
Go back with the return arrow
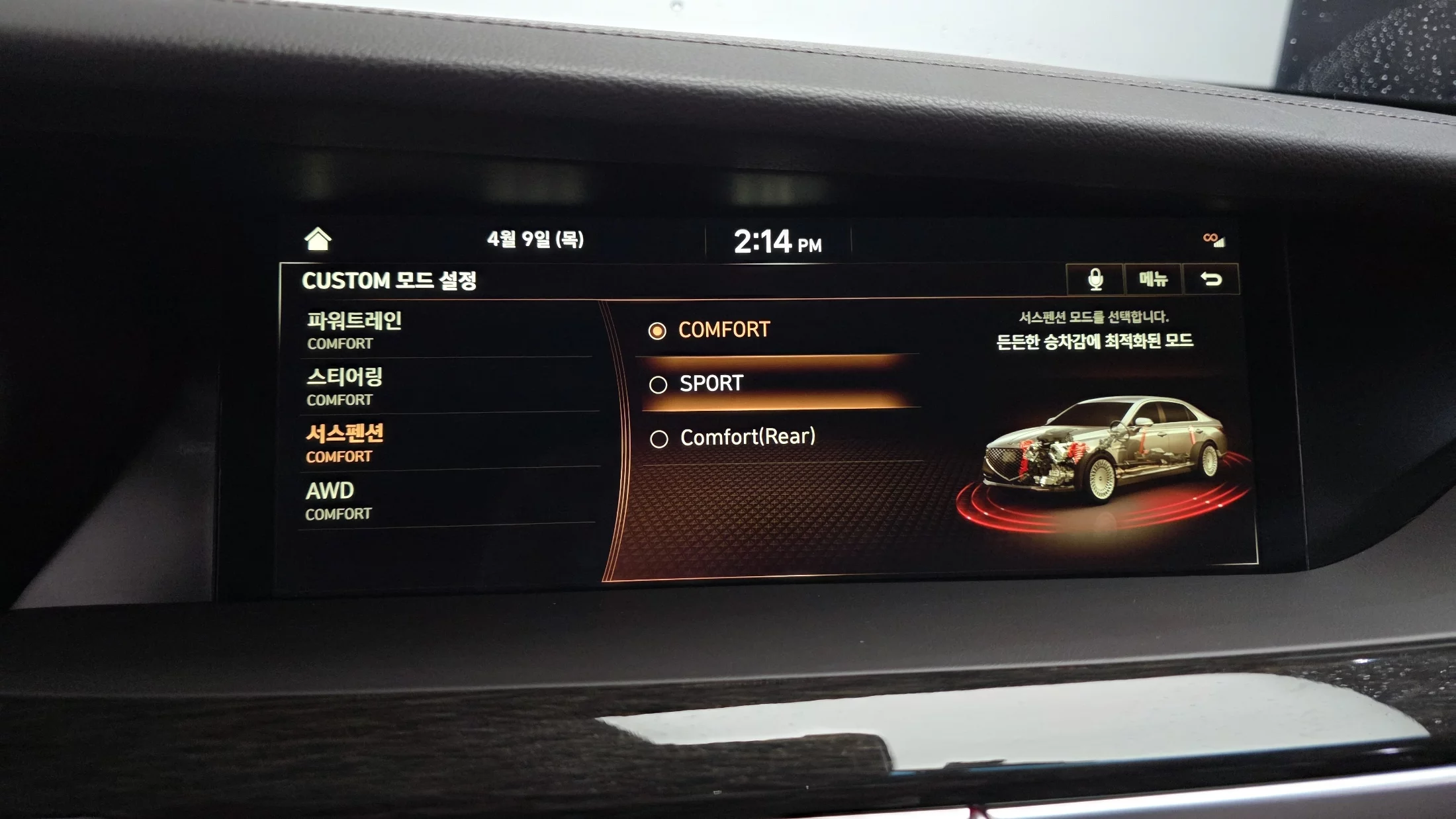tap(1211, 279)
